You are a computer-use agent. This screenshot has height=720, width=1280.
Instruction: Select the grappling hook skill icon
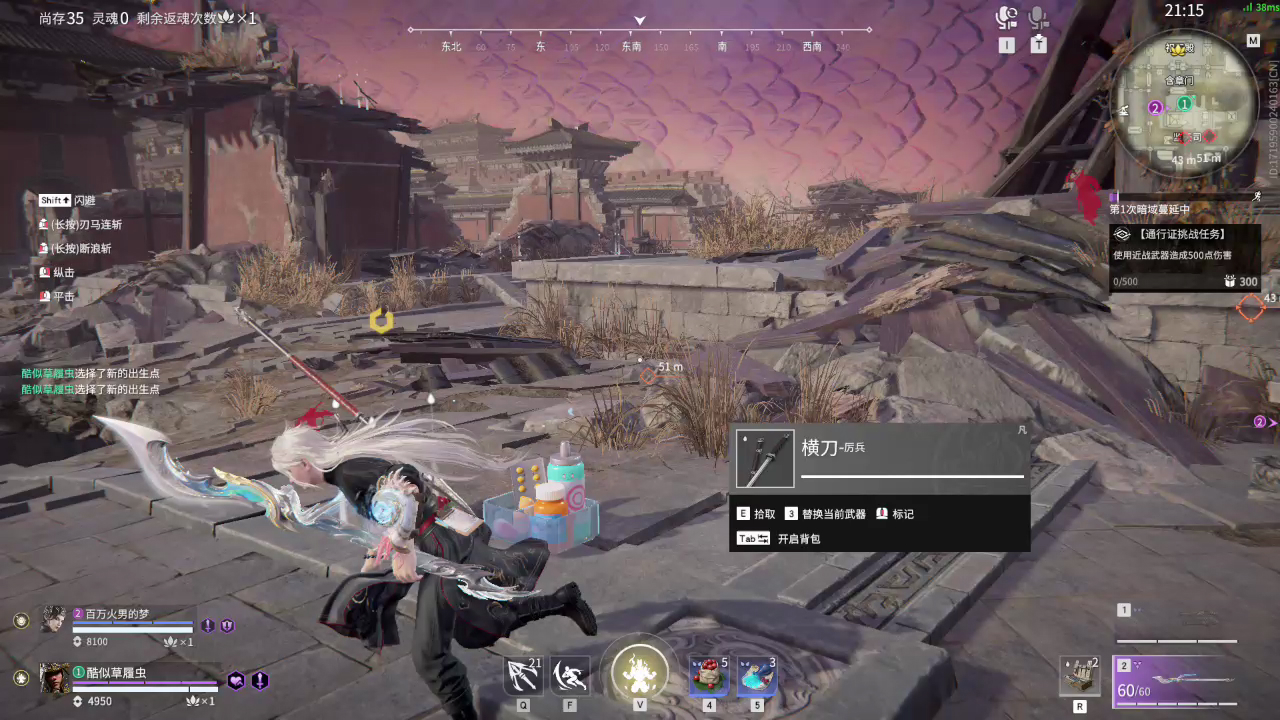tap(523, 675)
